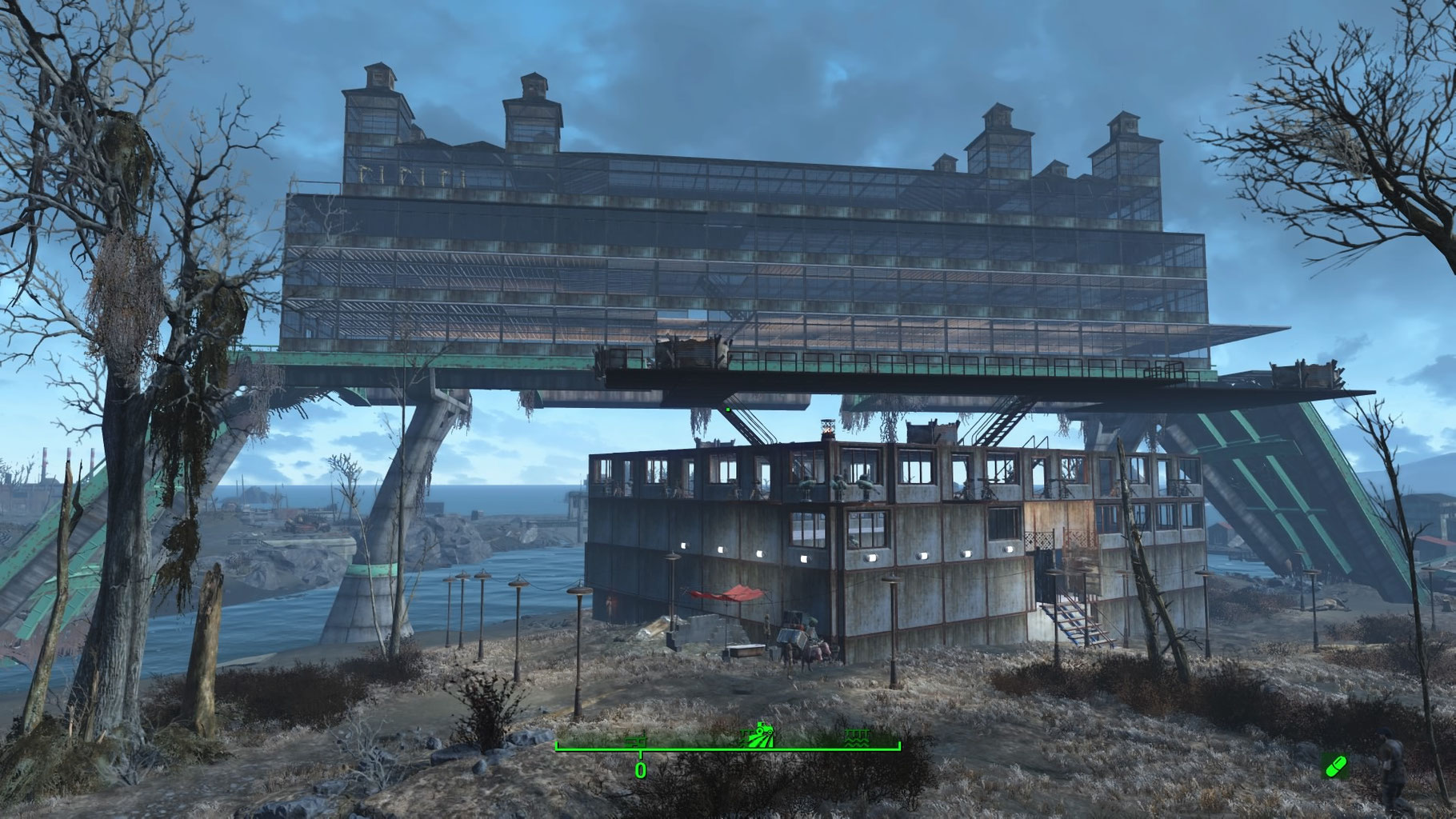Select the farm tractor icon on the compass
Viewport: 1456px width, 819px height.
(x=758, y=732)
